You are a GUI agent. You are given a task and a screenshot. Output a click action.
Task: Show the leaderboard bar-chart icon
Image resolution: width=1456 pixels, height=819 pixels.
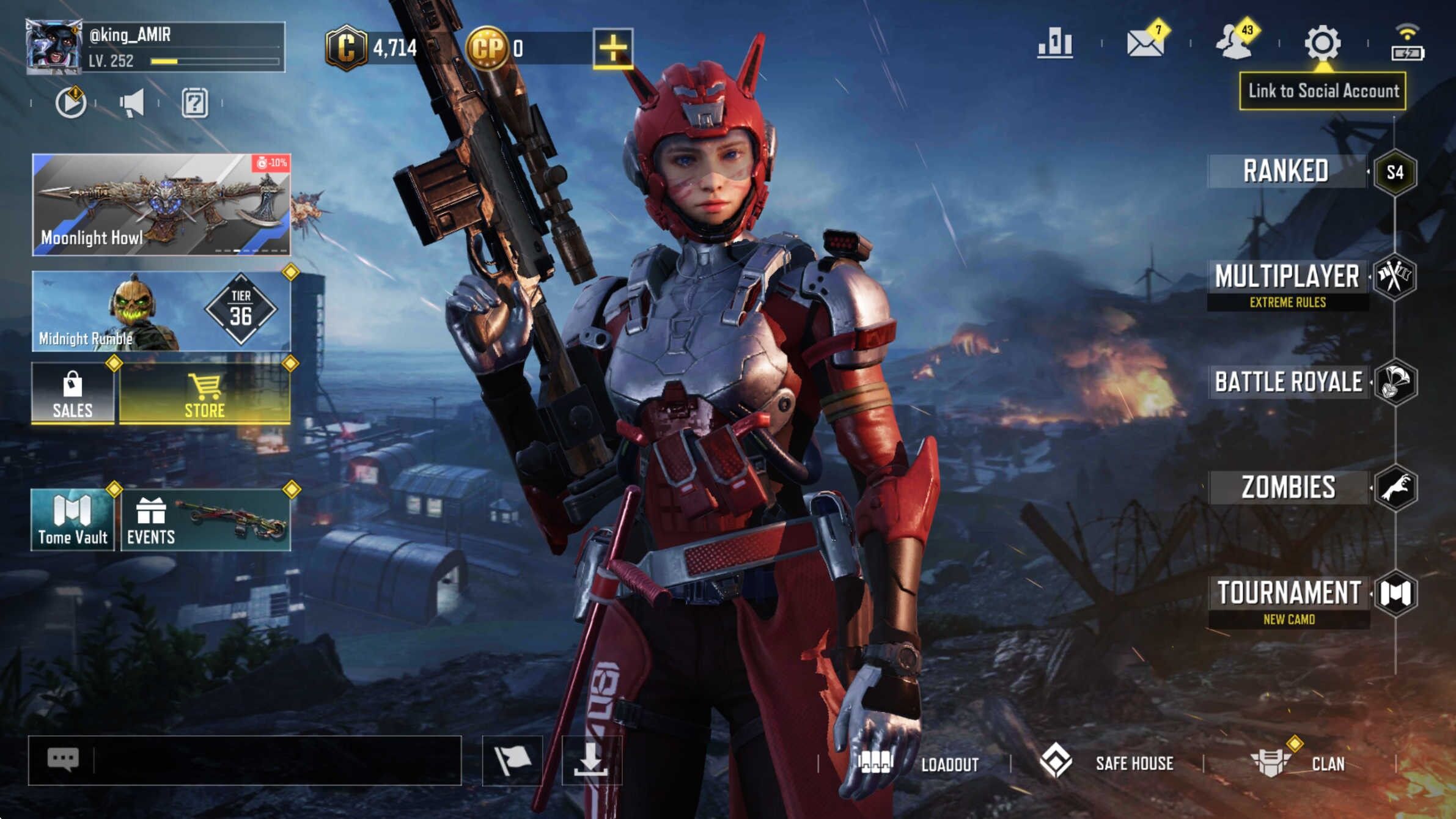[x=1055, y=43]
